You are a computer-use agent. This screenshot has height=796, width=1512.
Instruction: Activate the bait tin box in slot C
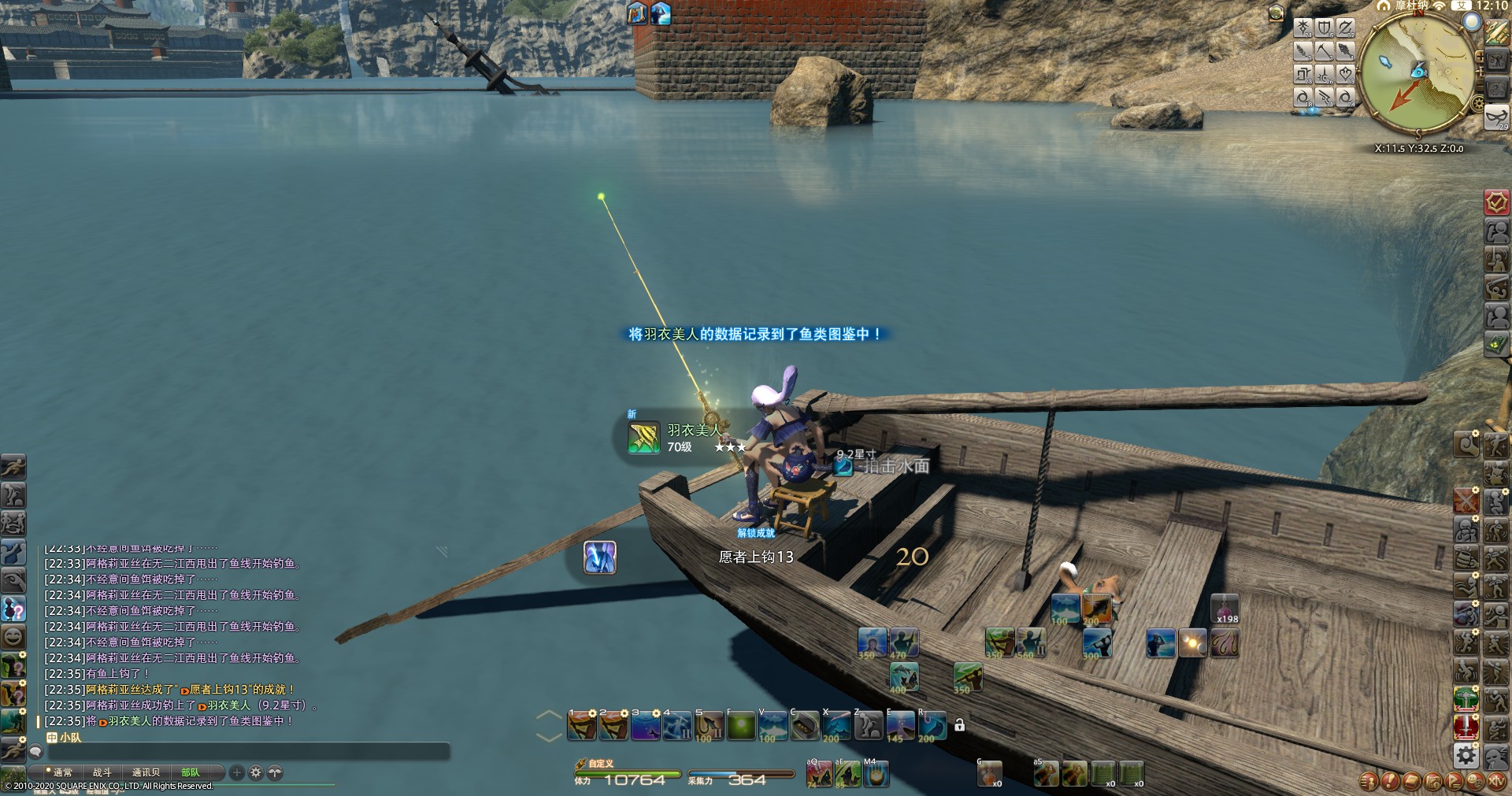coord(804,725)
